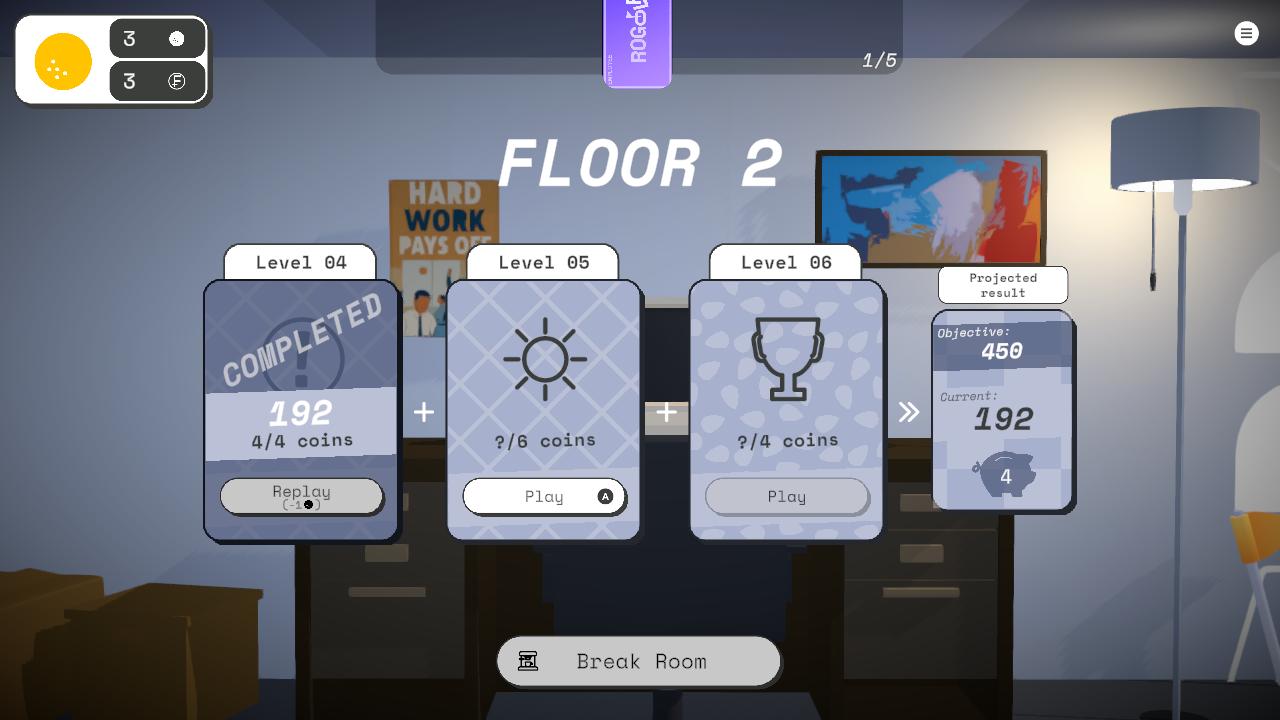Expand the double chevron before Projected result

[x=908, y=411]
